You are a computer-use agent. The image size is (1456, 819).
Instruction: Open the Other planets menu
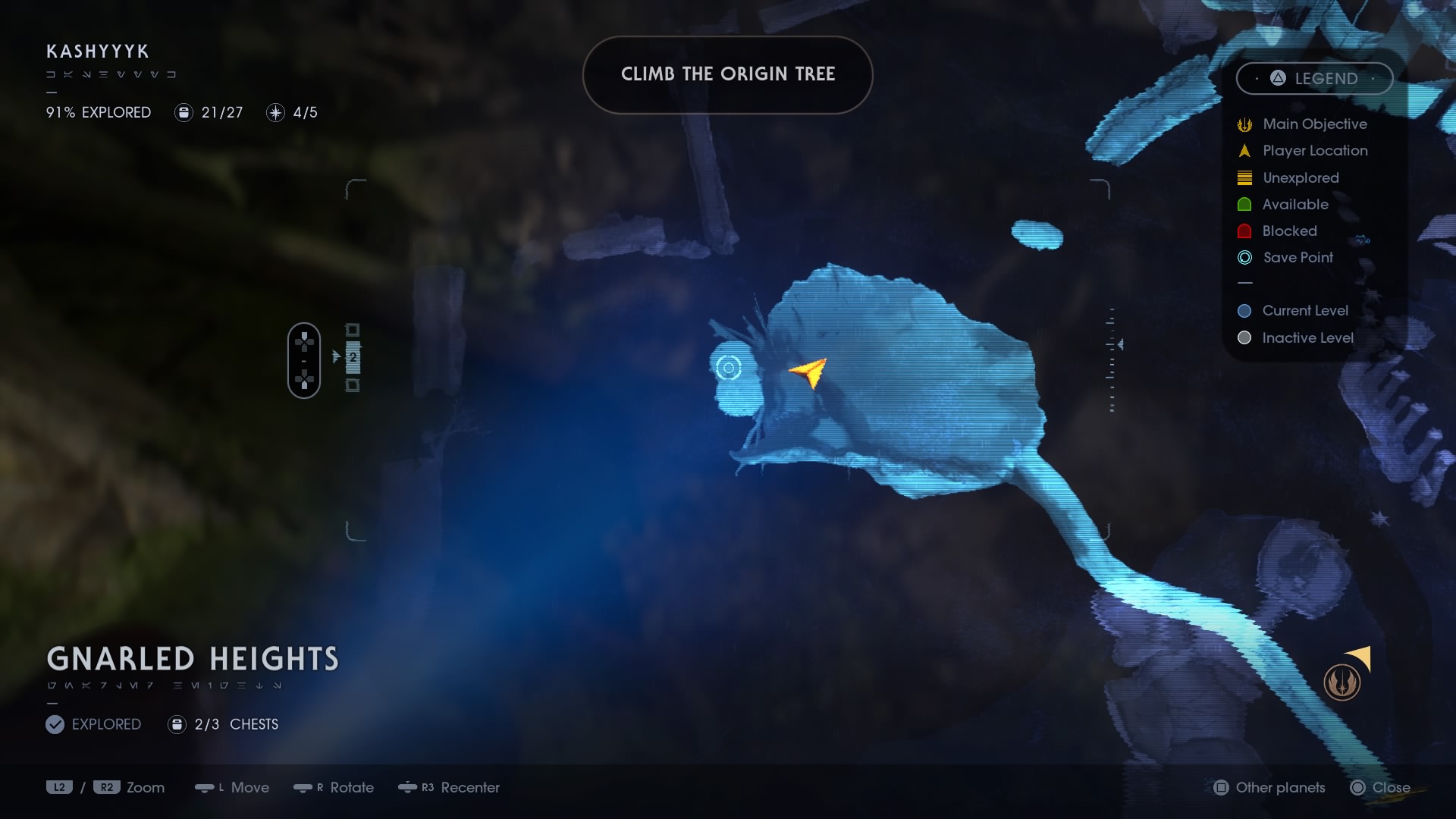click(x=1268, y=788)
